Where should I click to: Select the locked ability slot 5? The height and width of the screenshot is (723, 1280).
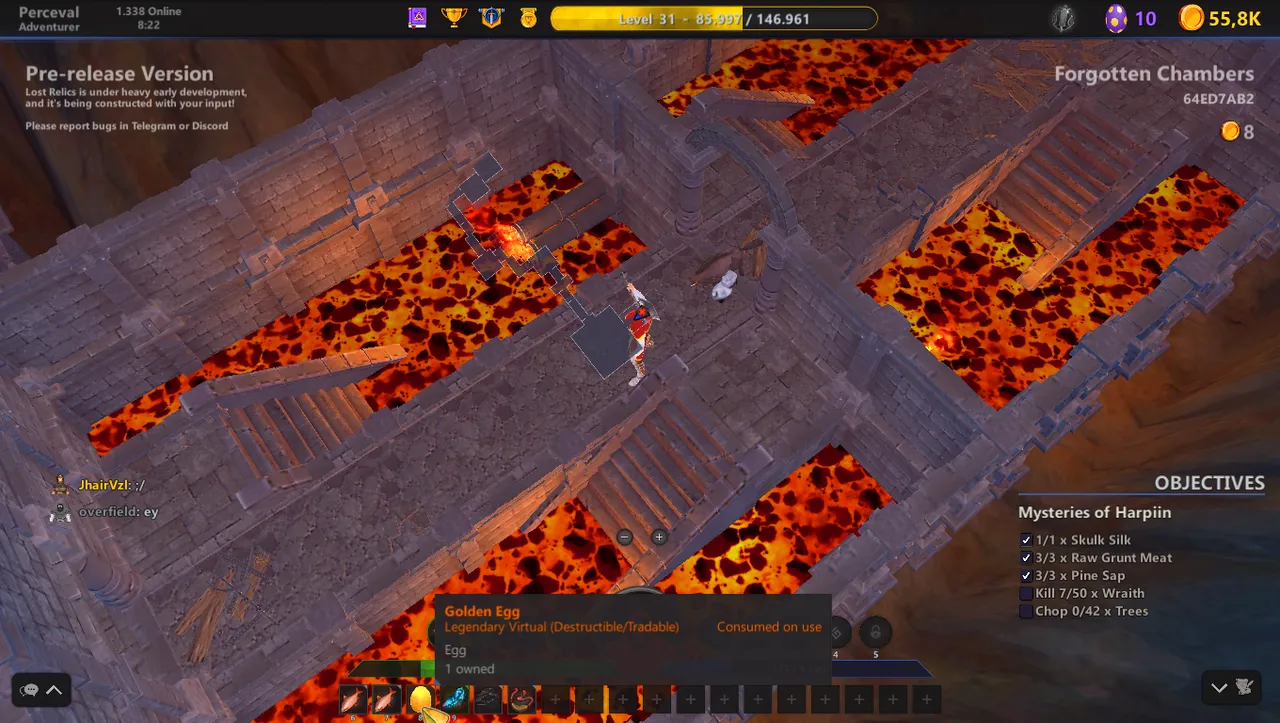click(875, 633)
